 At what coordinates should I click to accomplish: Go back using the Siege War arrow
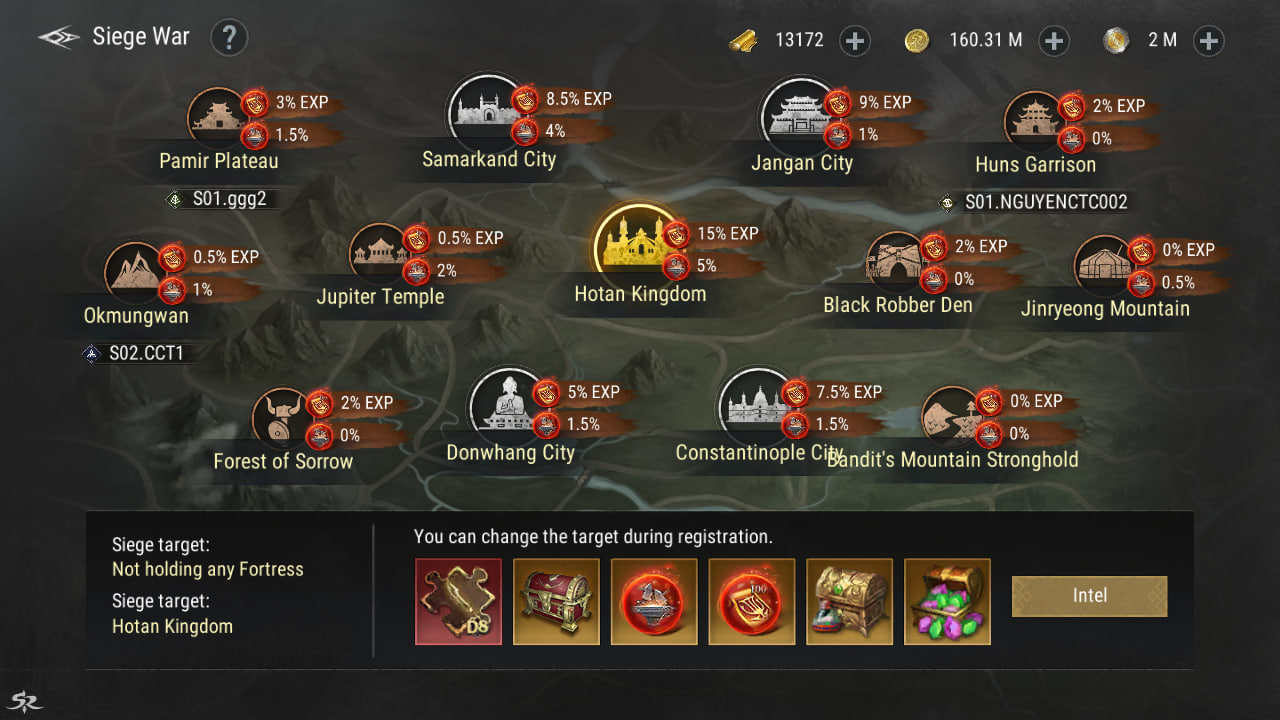[58, 38]
